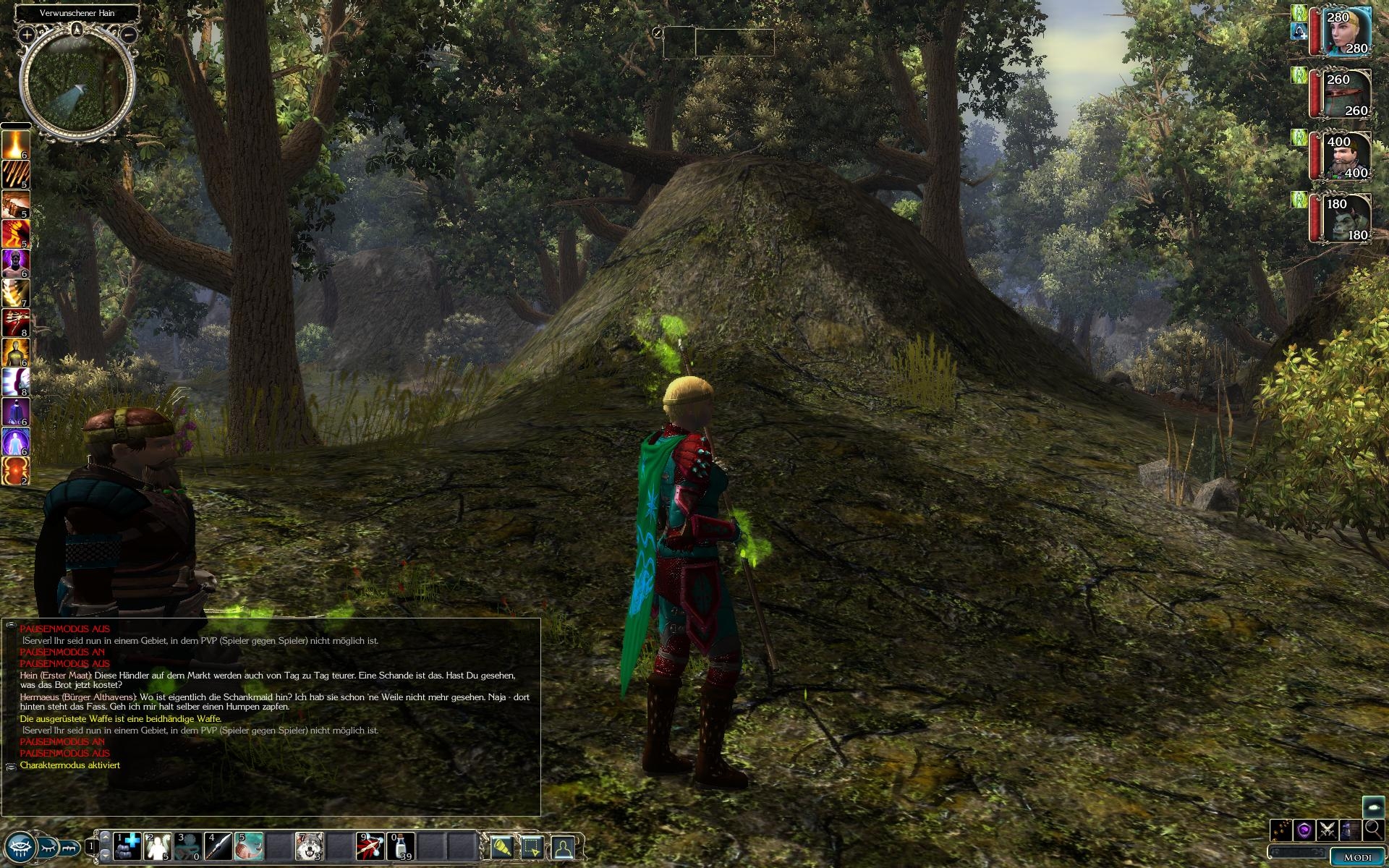Toggle the magnifying glass search mode

coord(1373,830)
